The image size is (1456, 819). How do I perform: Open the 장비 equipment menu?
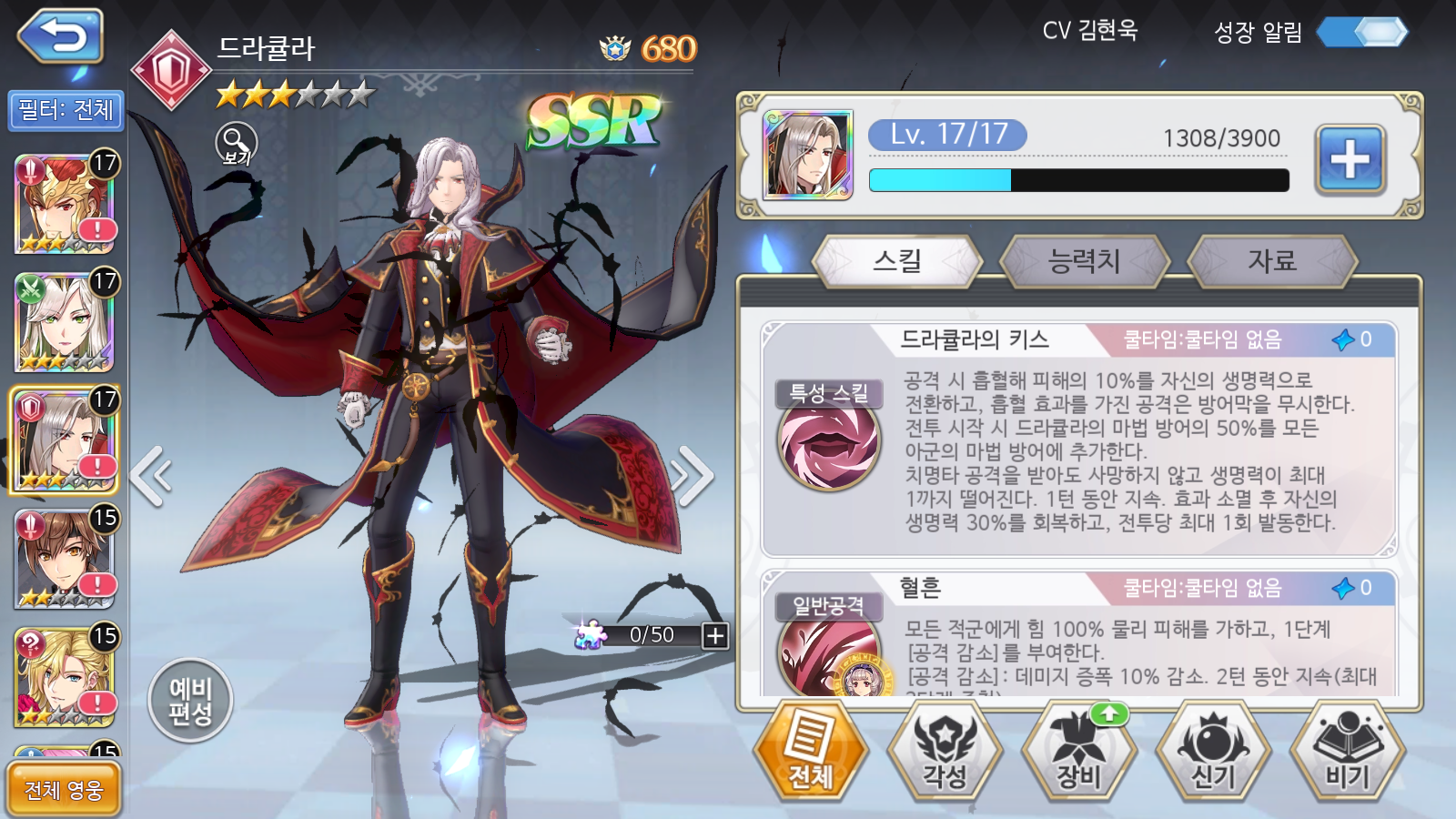coord(1078,751)
